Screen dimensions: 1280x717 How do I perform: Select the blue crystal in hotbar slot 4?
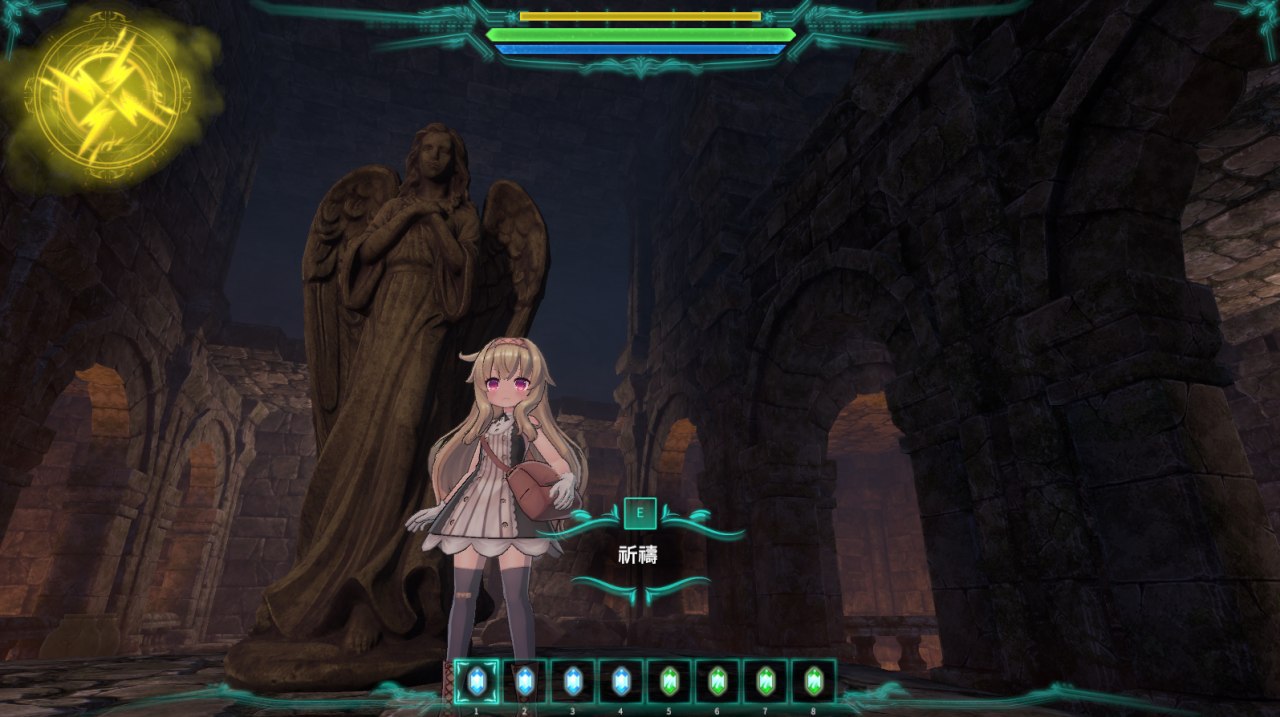620,681
